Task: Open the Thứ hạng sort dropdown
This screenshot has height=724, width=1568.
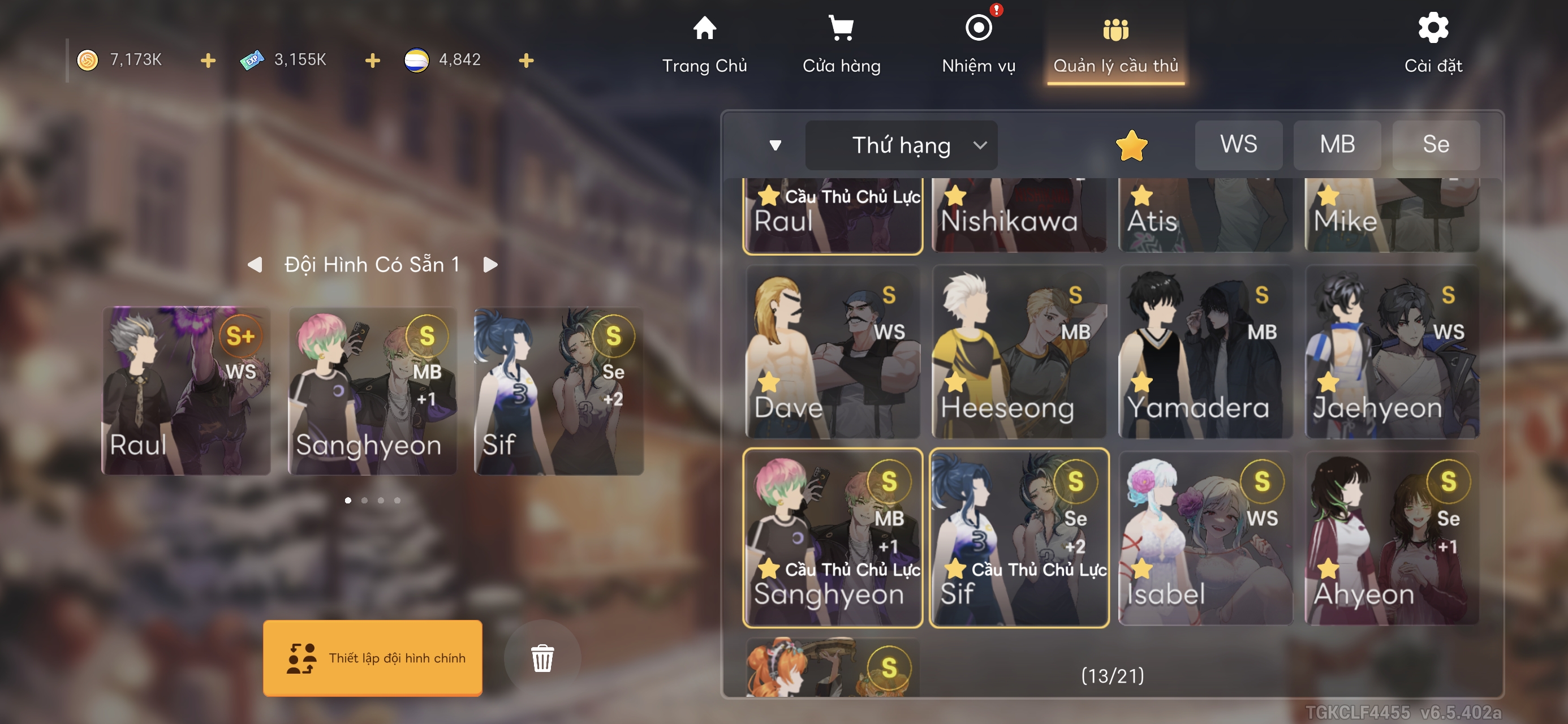Action: pos(901,145)
